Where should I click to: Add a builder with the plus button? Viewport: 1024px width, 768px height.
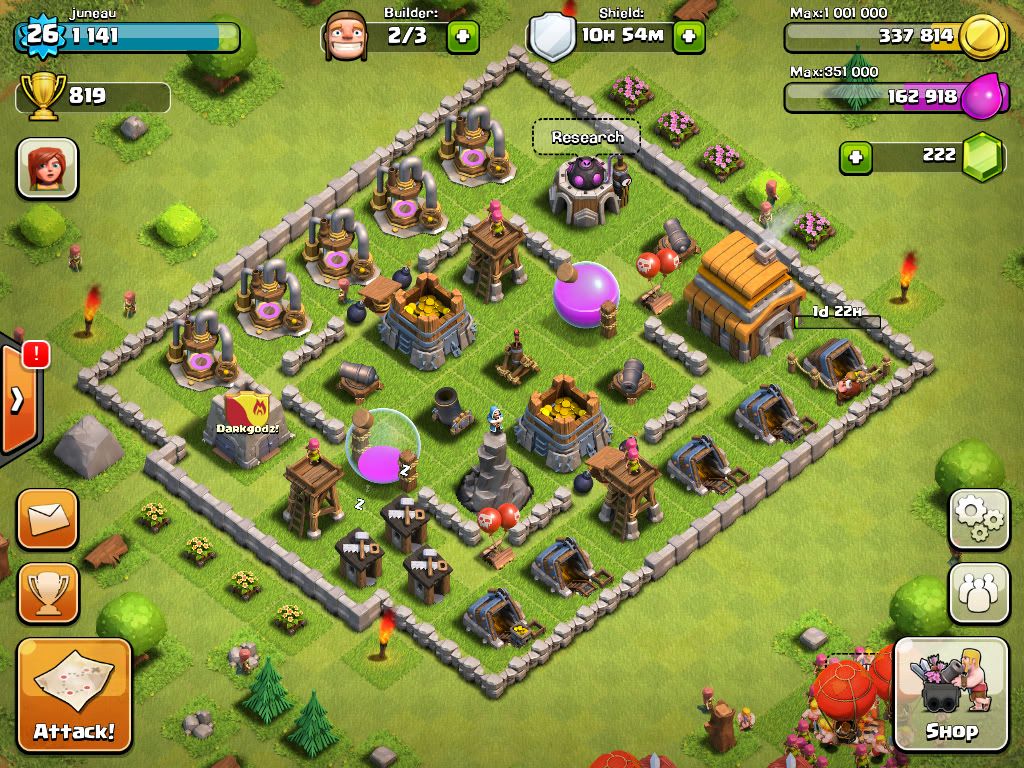462,37
